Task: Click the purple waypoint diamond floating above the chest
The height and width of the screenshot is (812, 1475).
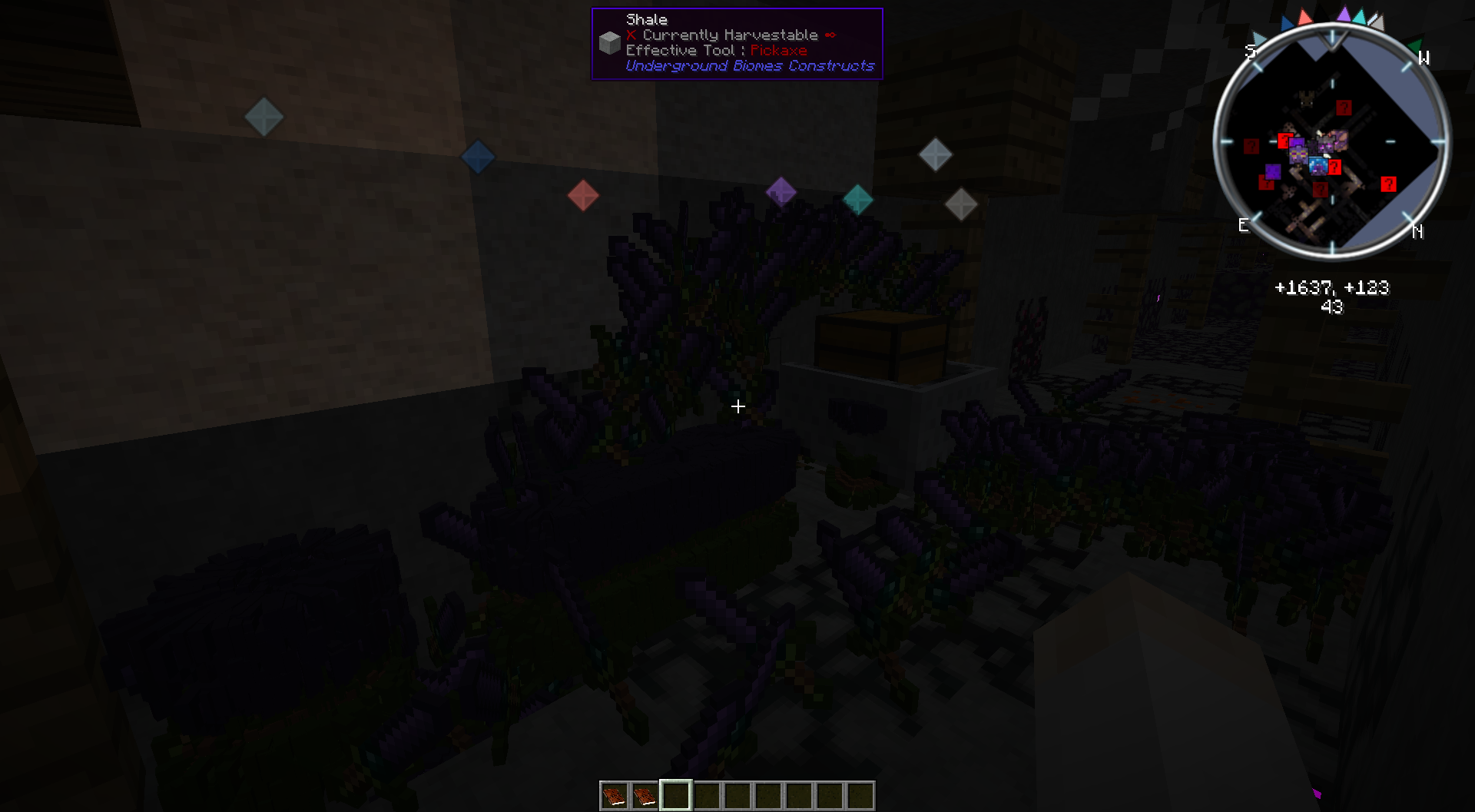Action: tap(781, 192)
